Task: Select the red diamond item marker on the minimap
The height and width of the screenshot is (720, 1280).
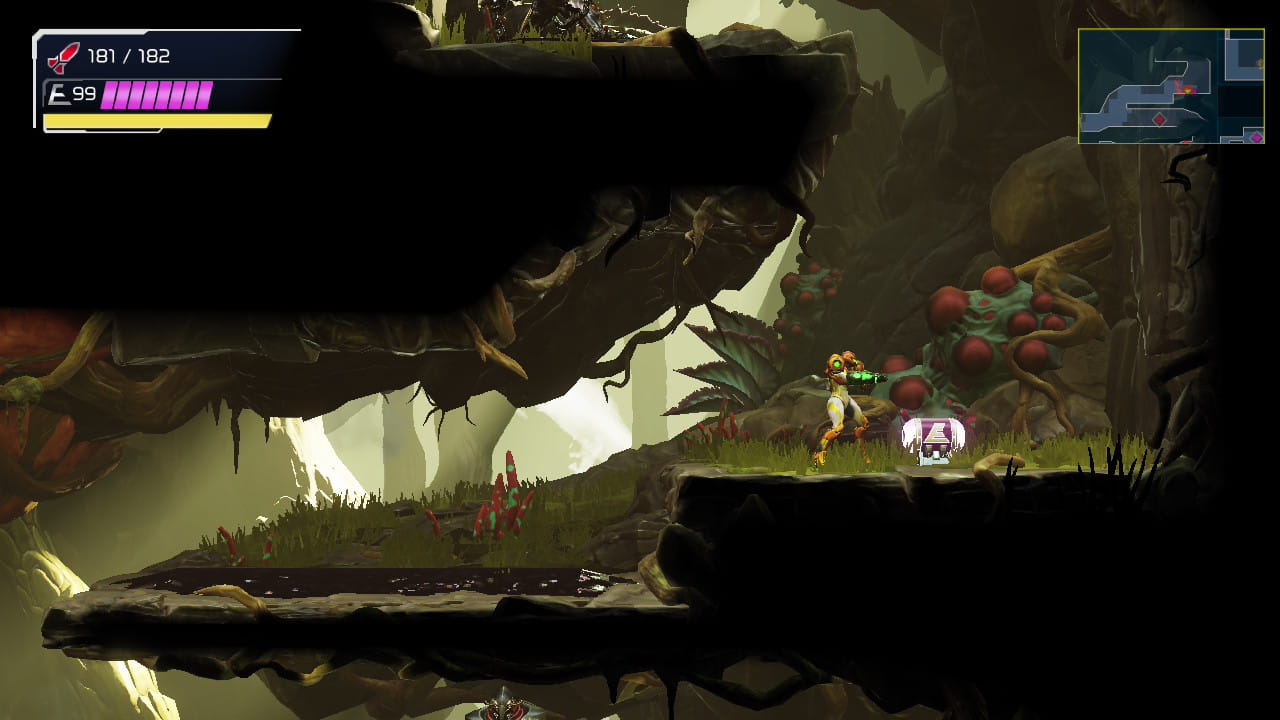Action: (x=1159, y=119)
